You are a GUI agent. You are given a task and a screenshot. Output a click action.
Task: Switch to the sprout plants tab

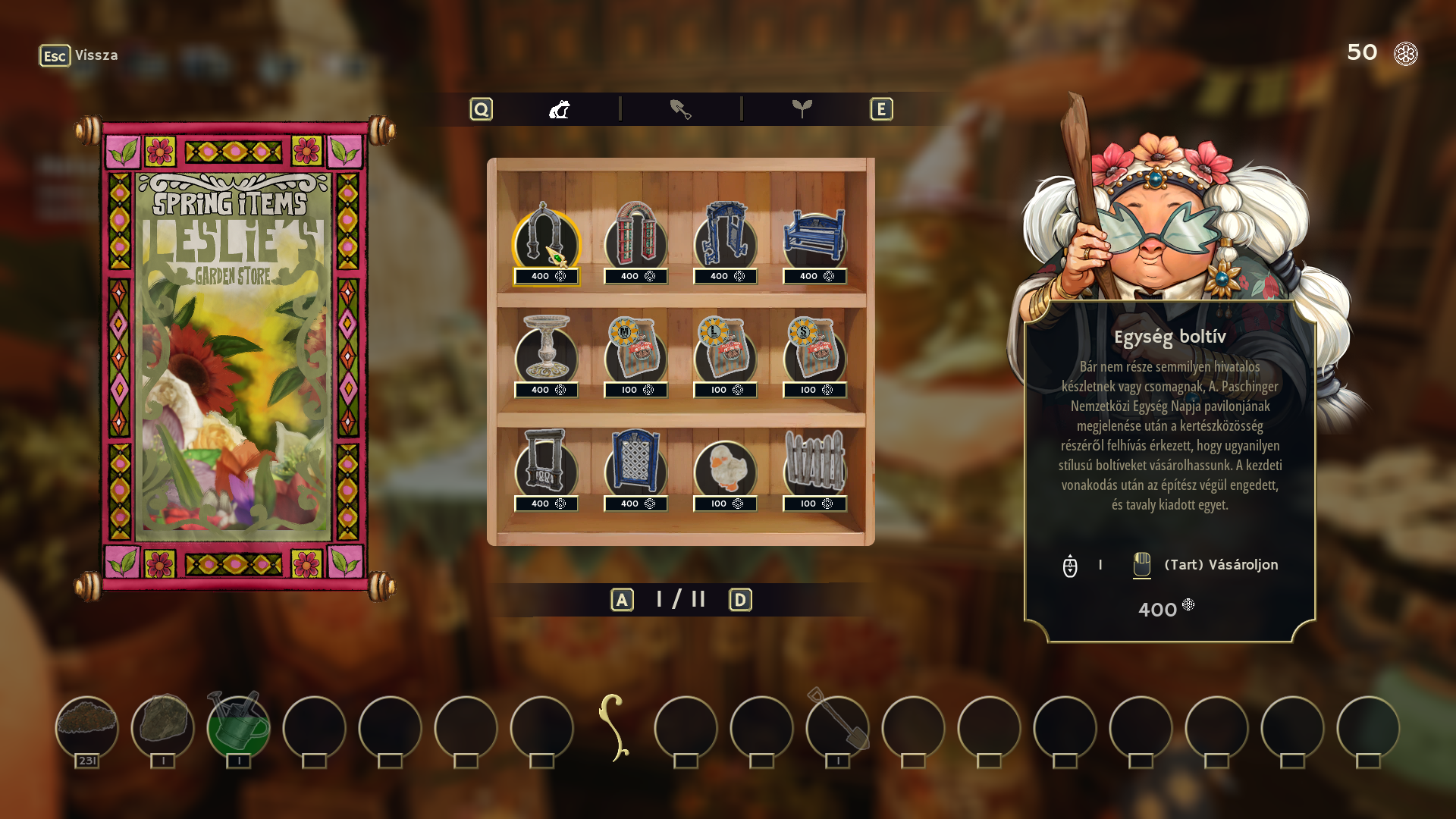(802, 110)
